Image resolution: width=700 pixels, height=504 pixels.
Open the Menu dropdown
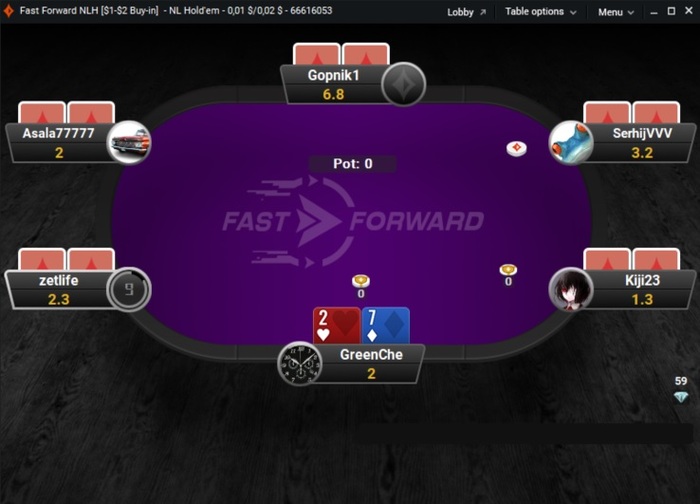[616, 12]
